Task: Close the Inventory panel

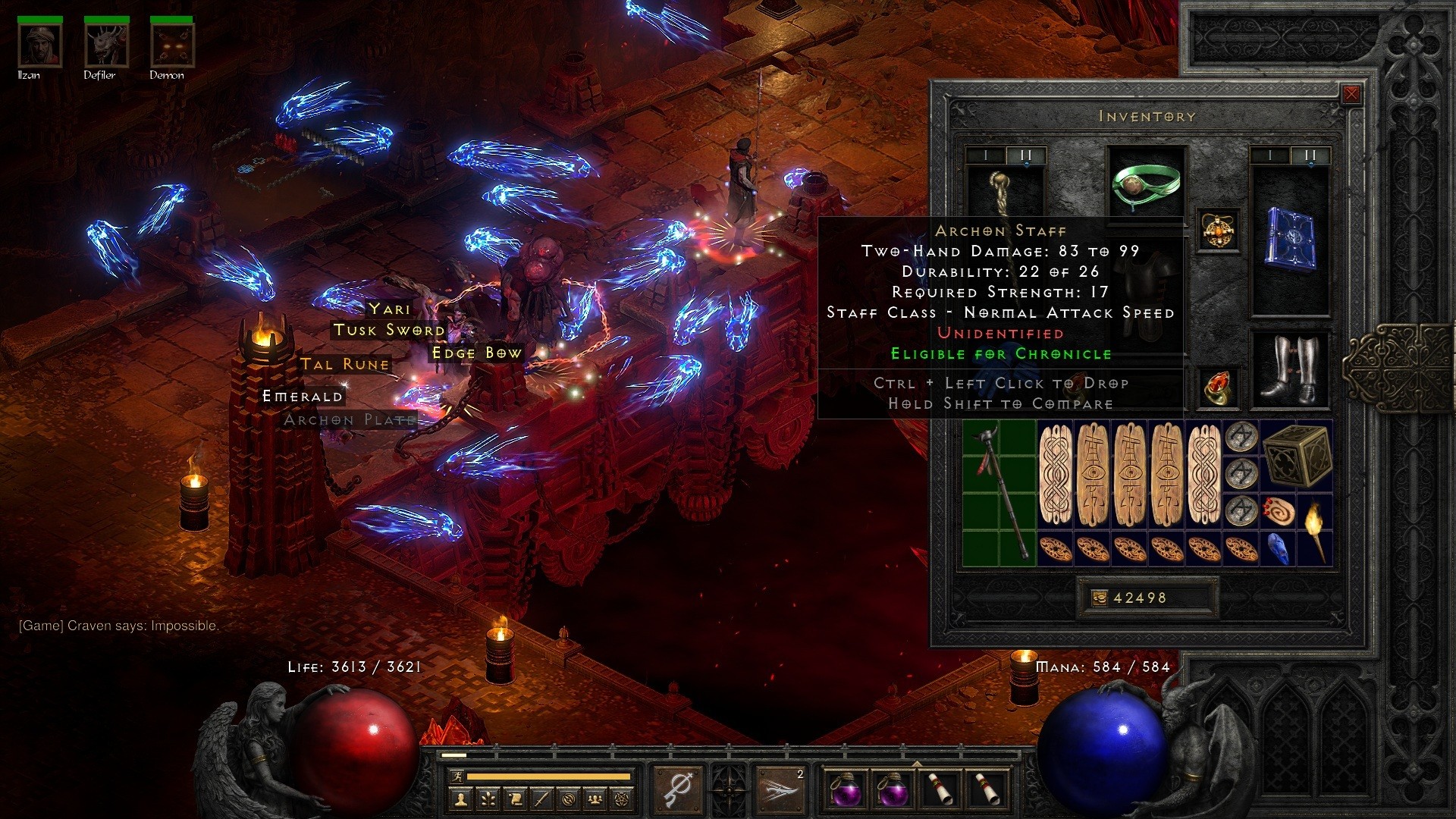Action: click(x=1351, y=95)
